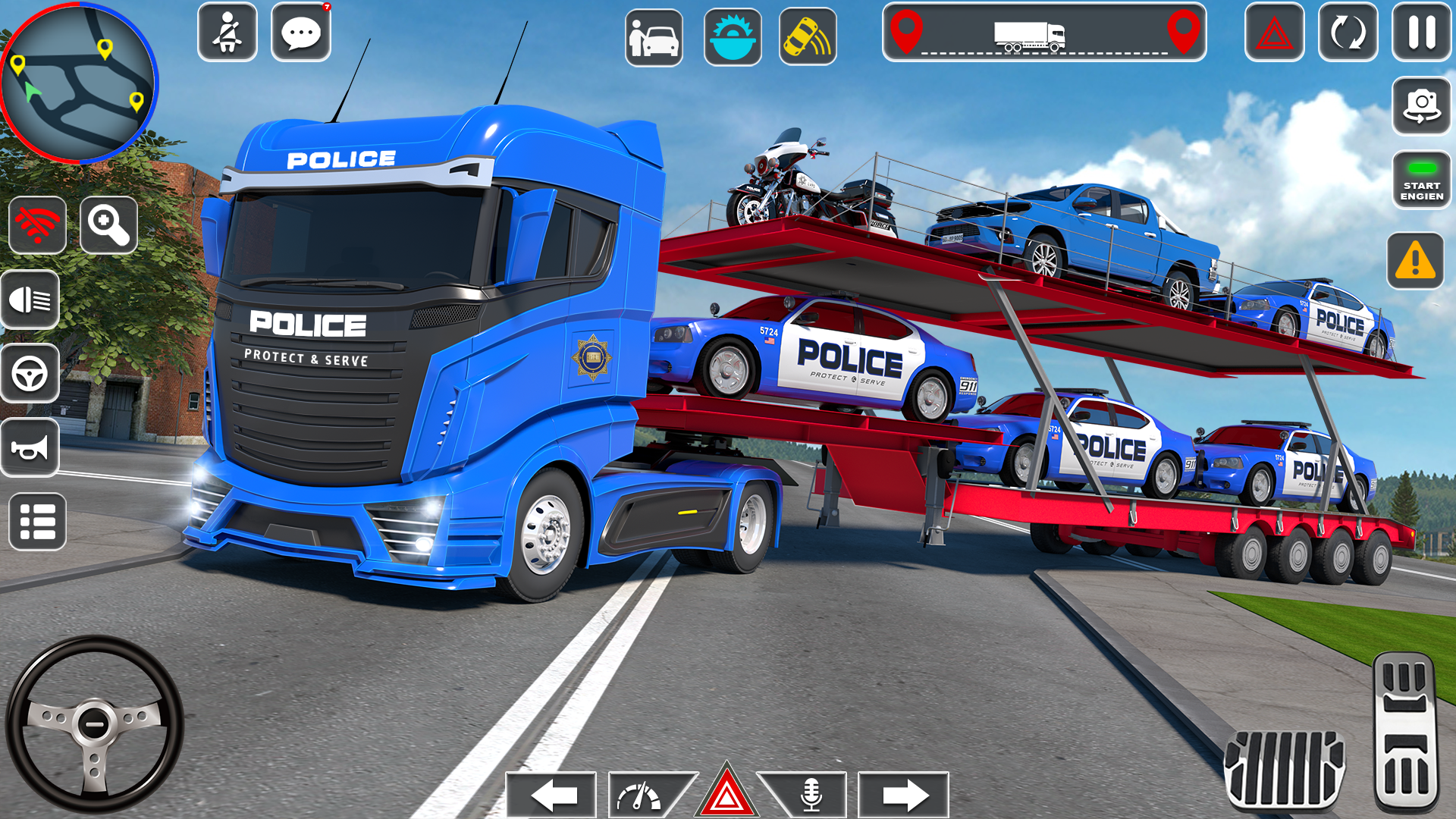Click the seatbelt passenger icon
This screenshot has width=1456, height=819.
[227, 33]
